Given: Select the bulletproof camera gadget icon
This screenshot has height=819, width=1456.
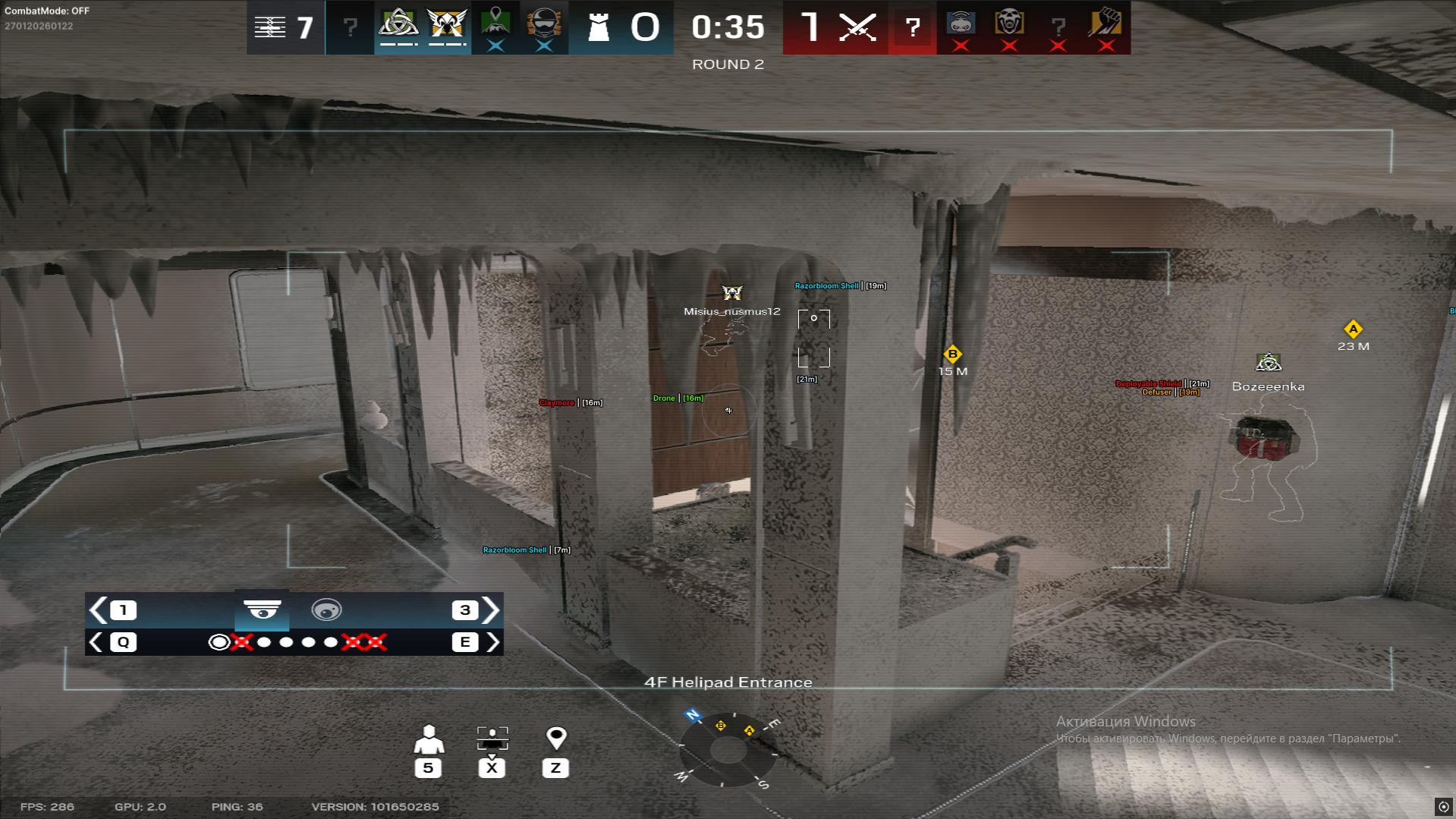Looking at the screenshot, I should [263, 610].
